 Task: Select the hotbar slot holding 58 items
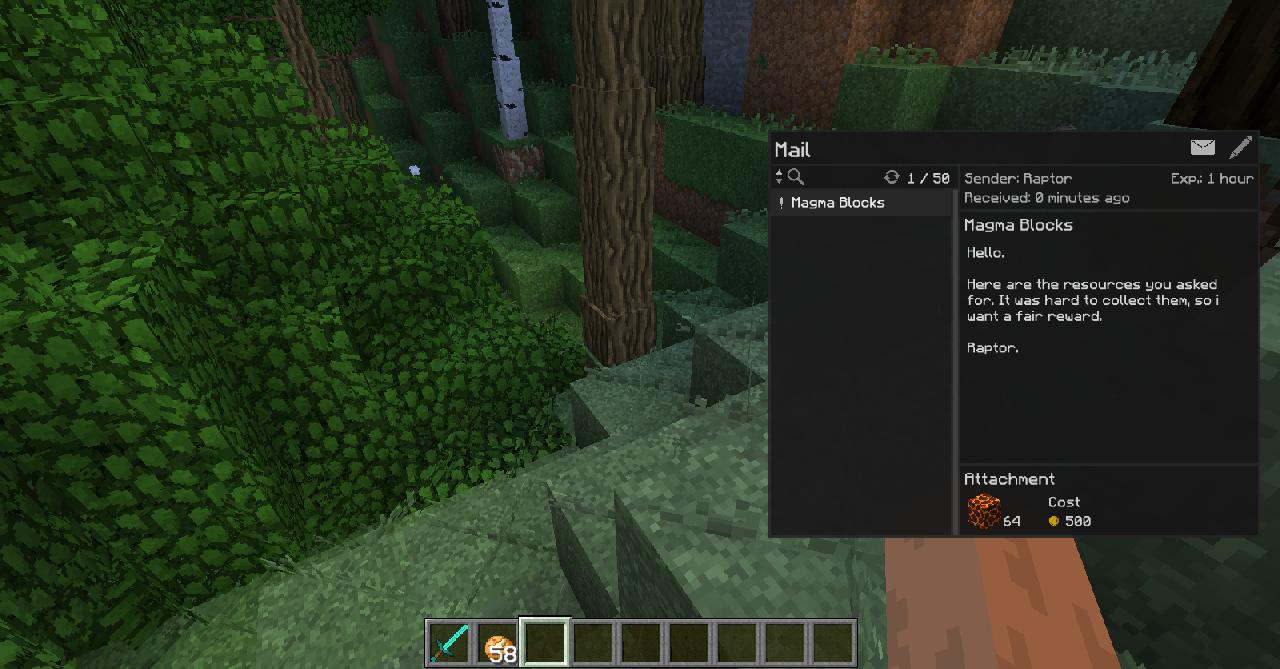coord(497,643)
